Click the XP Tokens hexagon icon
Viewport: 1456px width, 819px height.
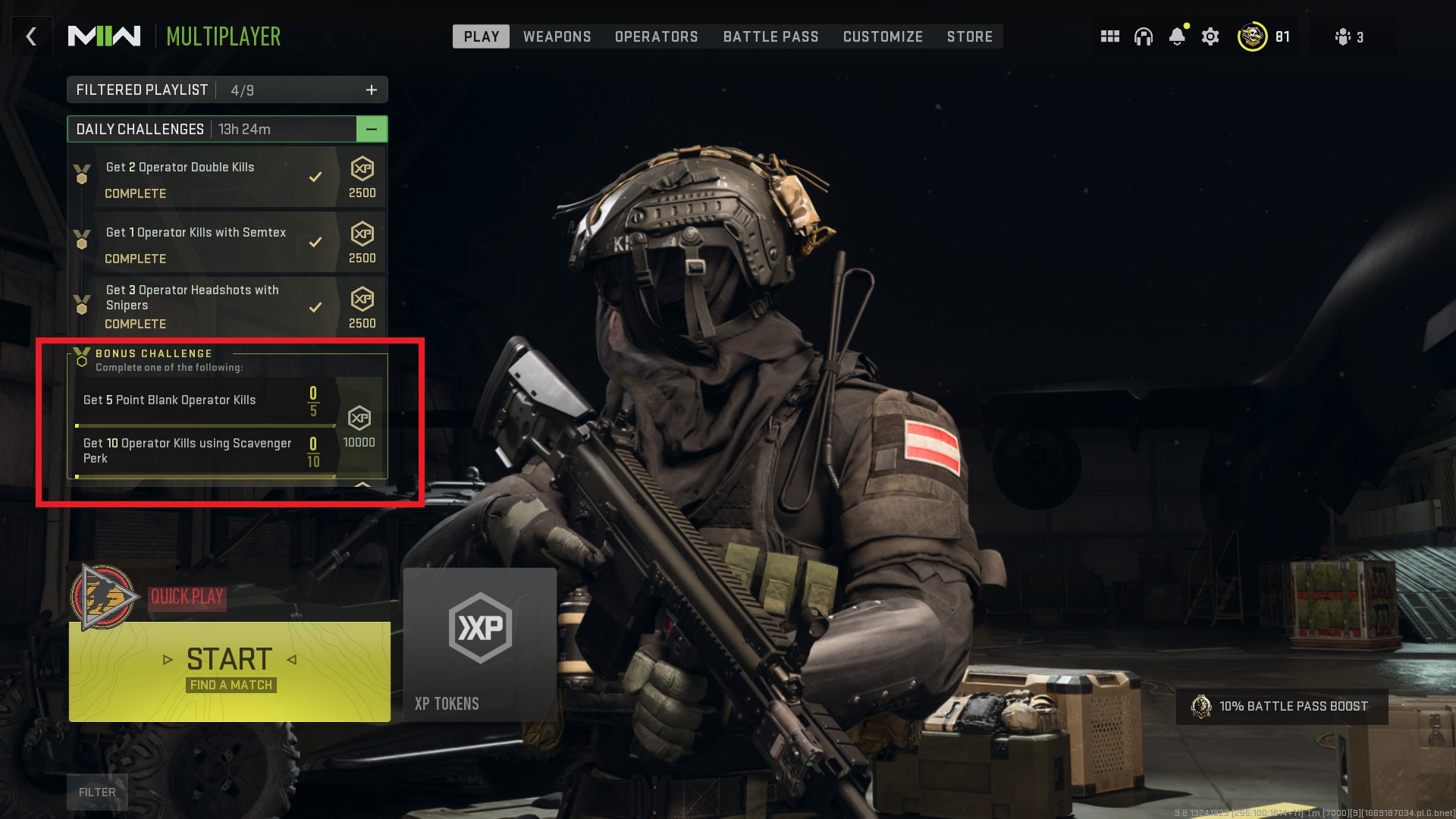tap(480, 626)
